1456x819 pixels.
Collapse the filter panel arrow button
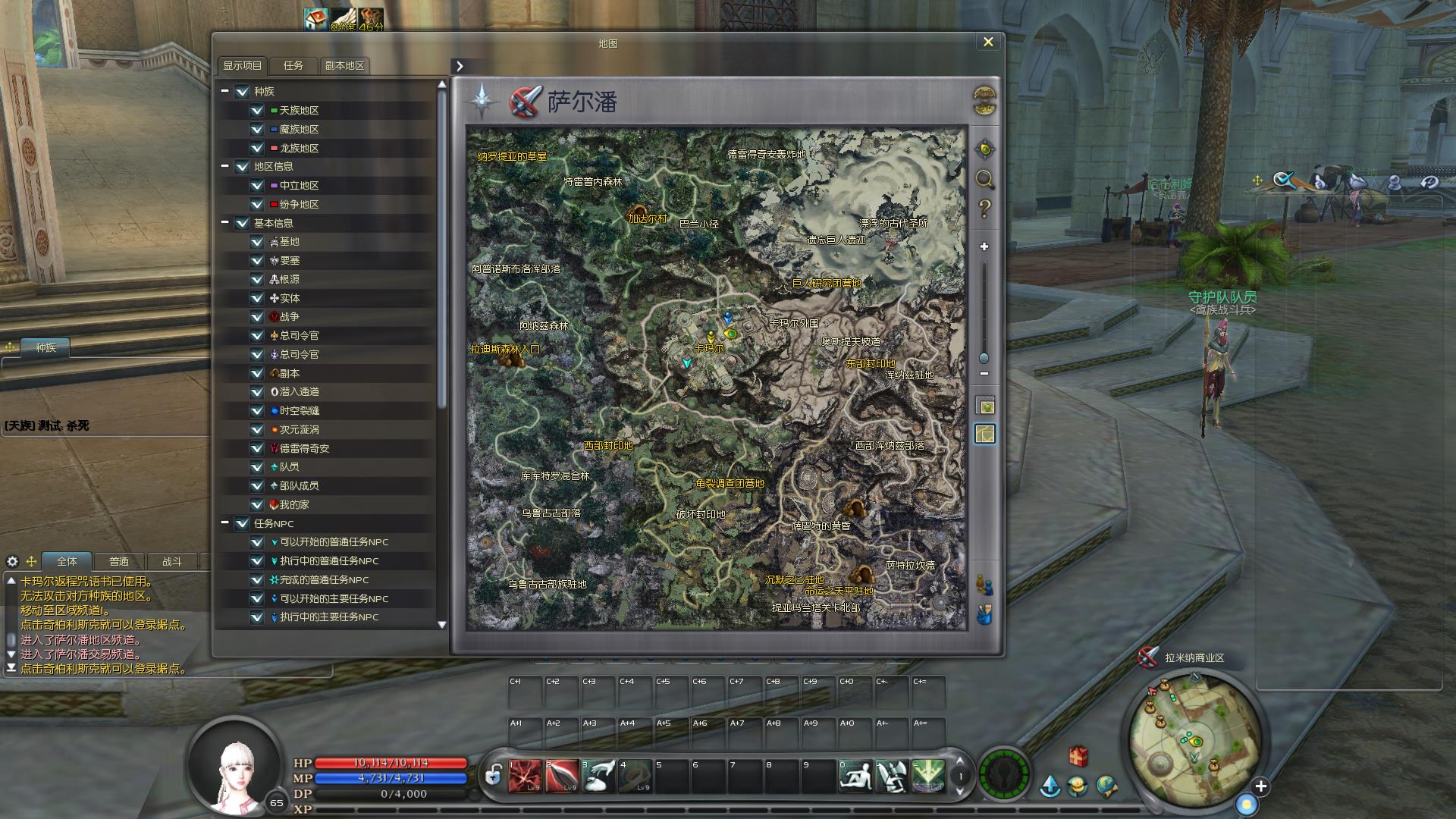pos(460,66)
